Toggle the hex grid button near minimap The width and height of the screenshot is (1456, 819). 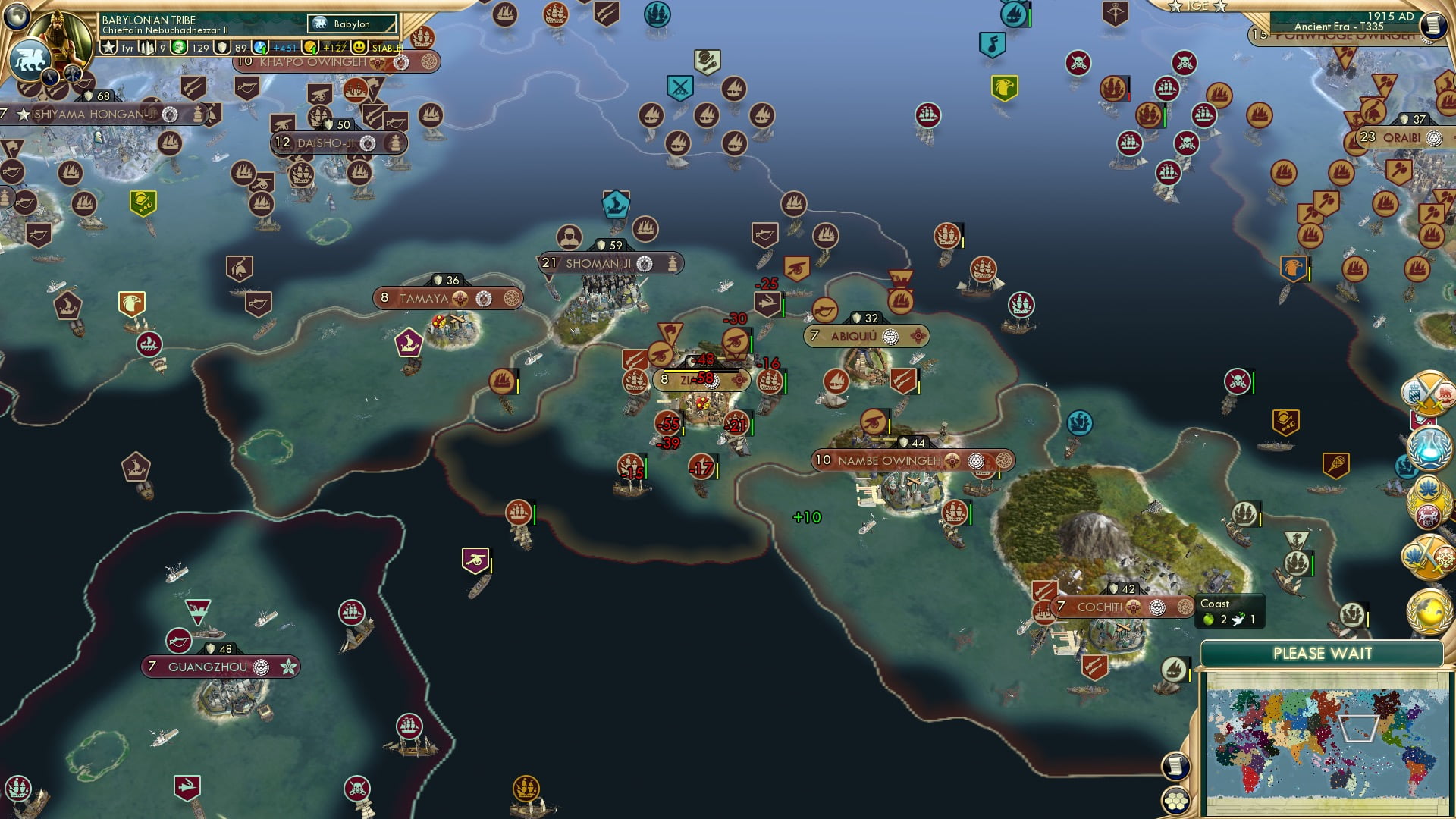click(x=1175, y=801)
